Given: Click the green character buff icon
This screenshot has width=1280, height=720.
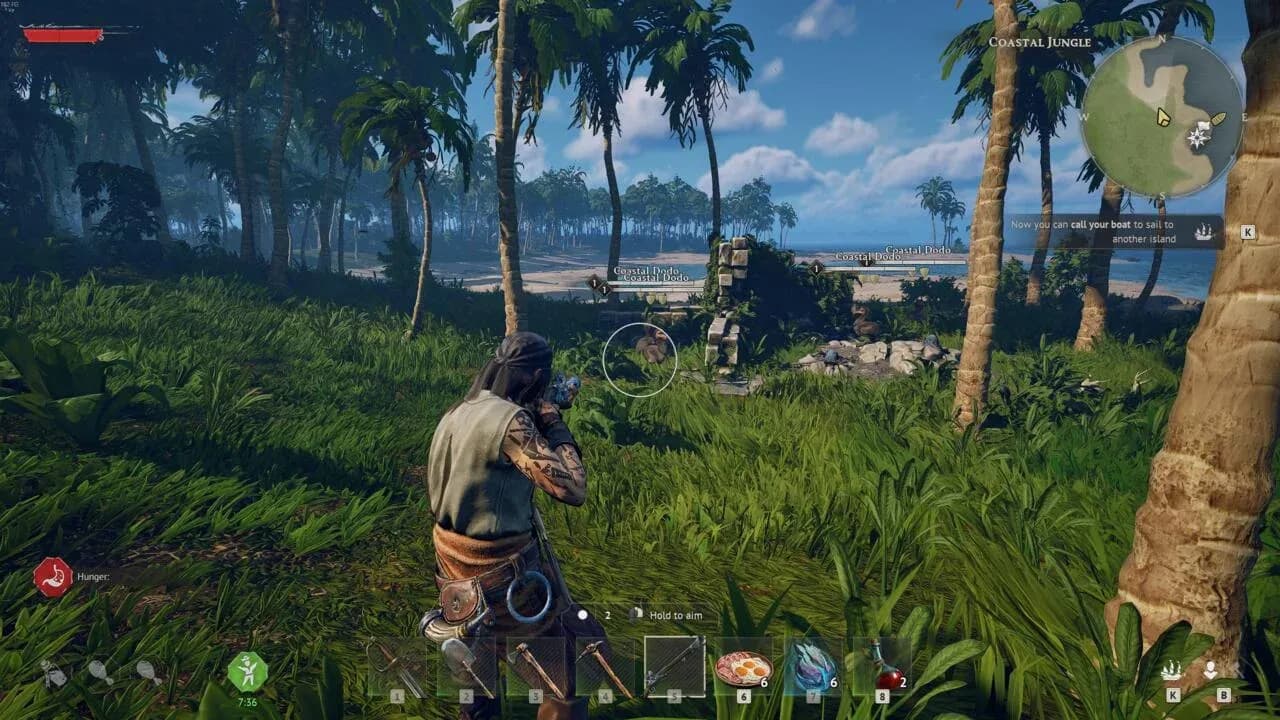Looking at the screenshot, I should [x=247, y=671].
